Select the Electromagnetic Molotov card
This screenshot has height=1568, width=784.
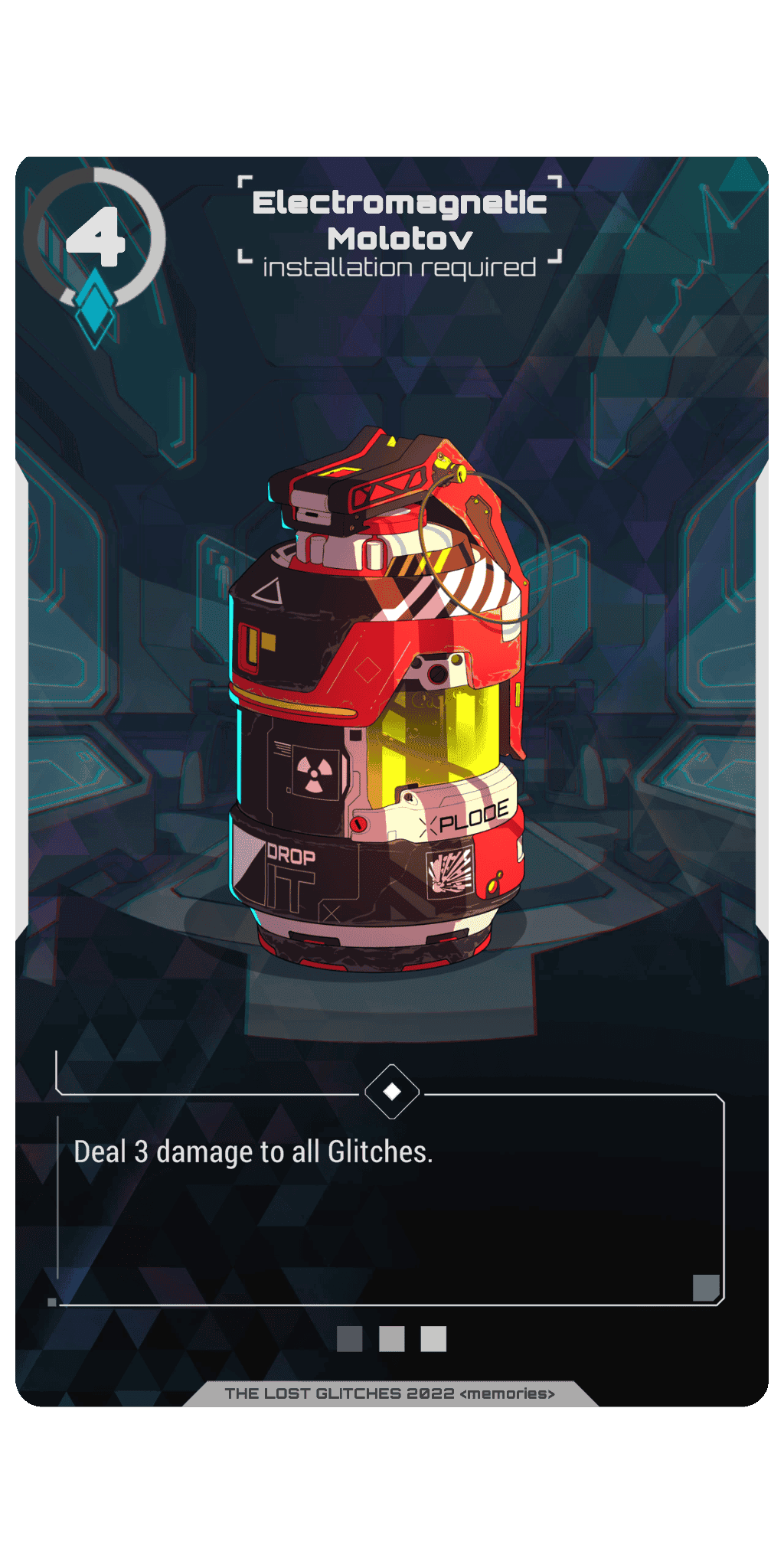(x=392, y=781)
